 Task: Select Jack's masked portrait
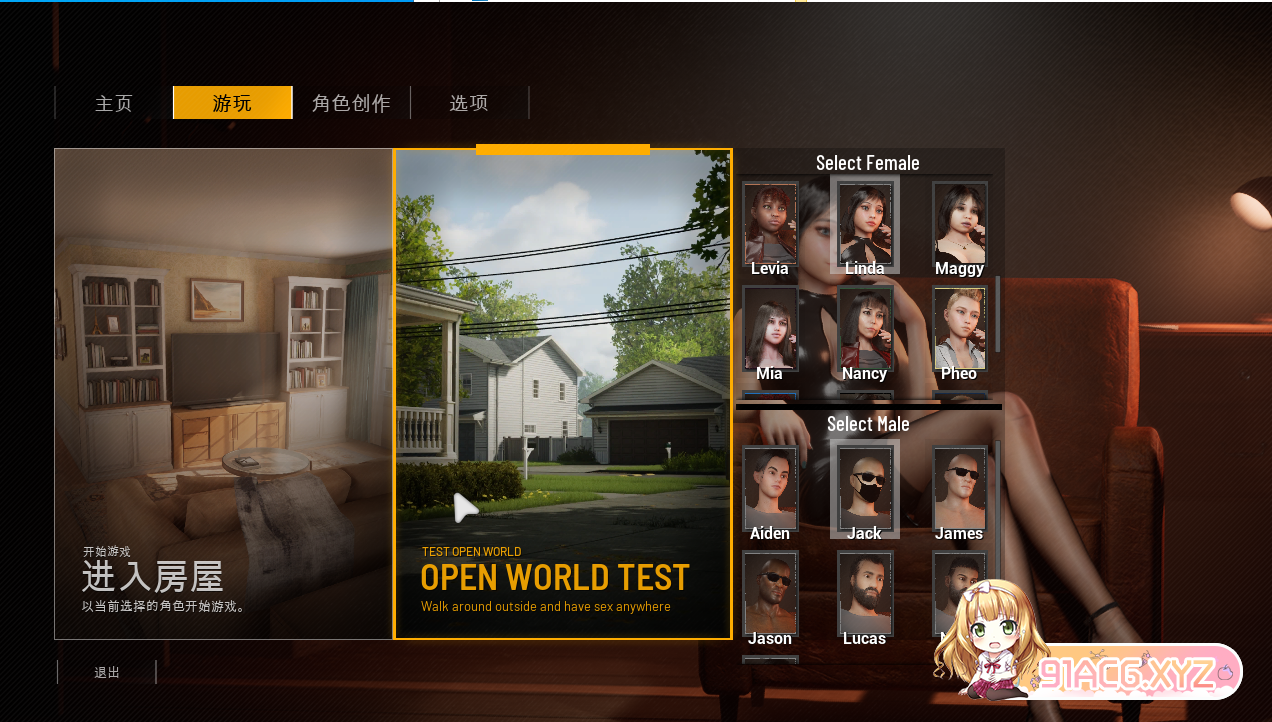865,488
